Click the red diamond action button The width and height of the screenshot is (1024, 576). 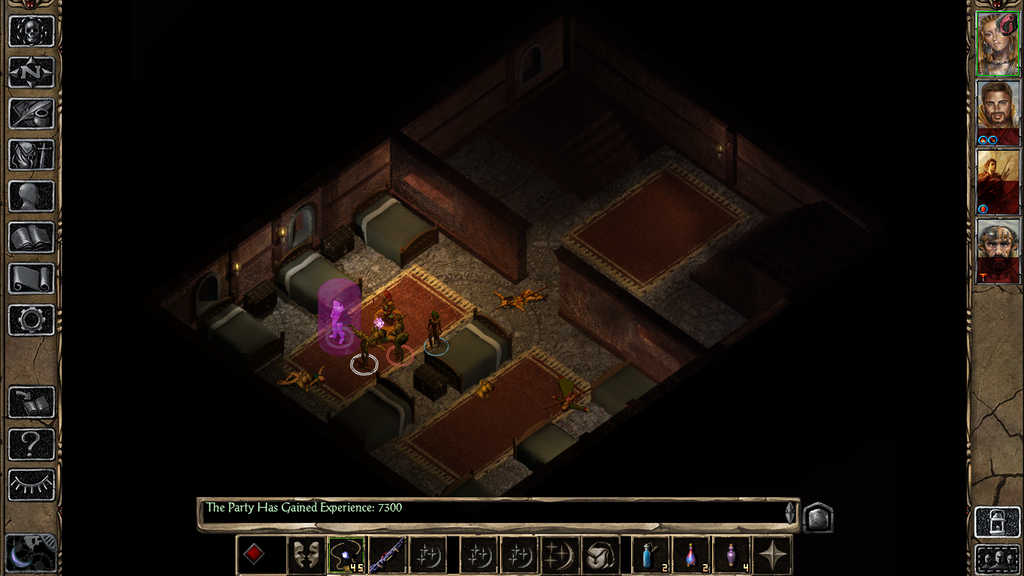click(254, 555)
